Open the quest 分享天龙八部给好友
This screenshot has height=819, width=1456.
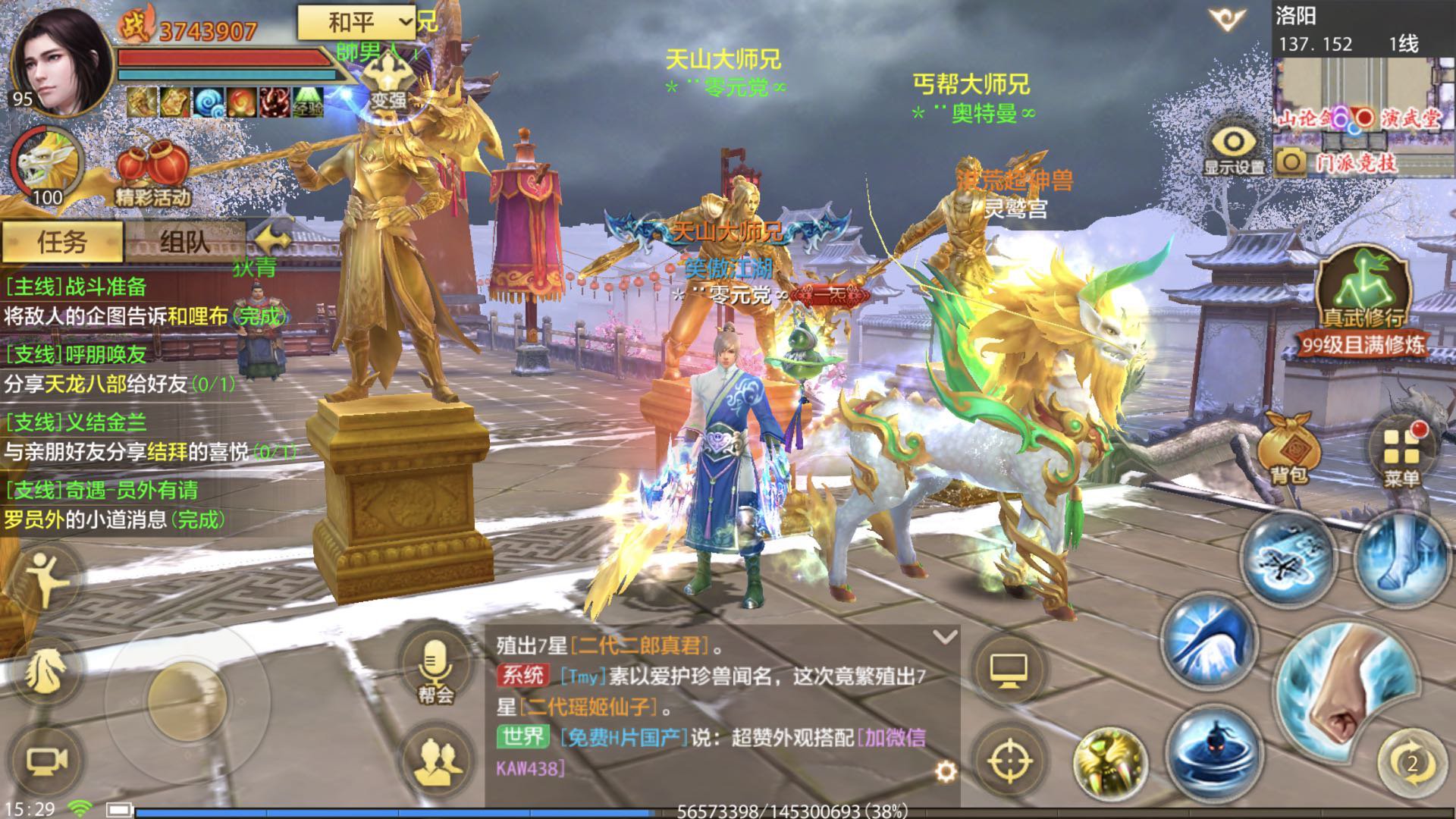(118, 383)
